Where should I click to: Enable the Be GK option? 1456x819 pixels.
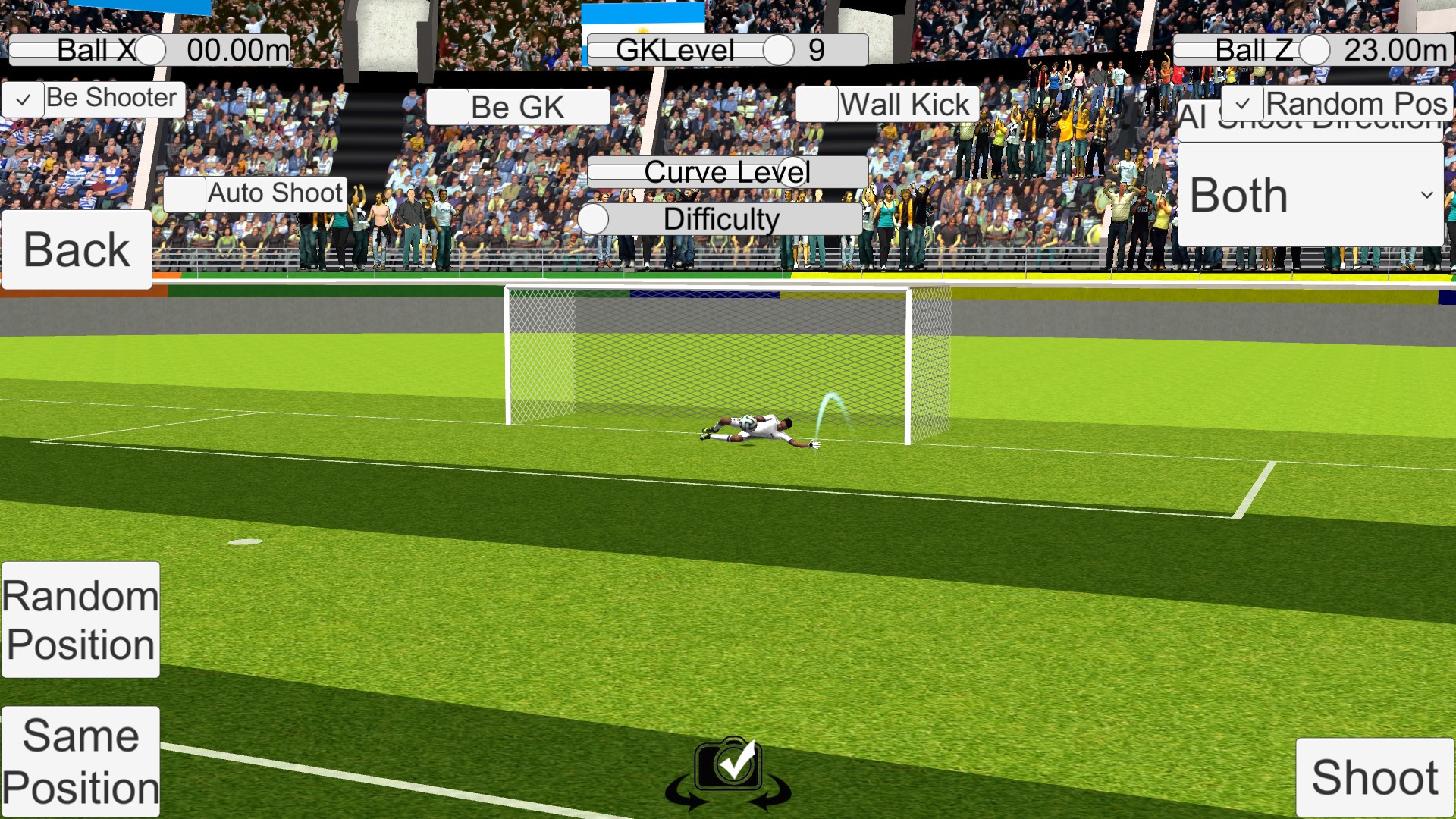click(x=449, y=106)
